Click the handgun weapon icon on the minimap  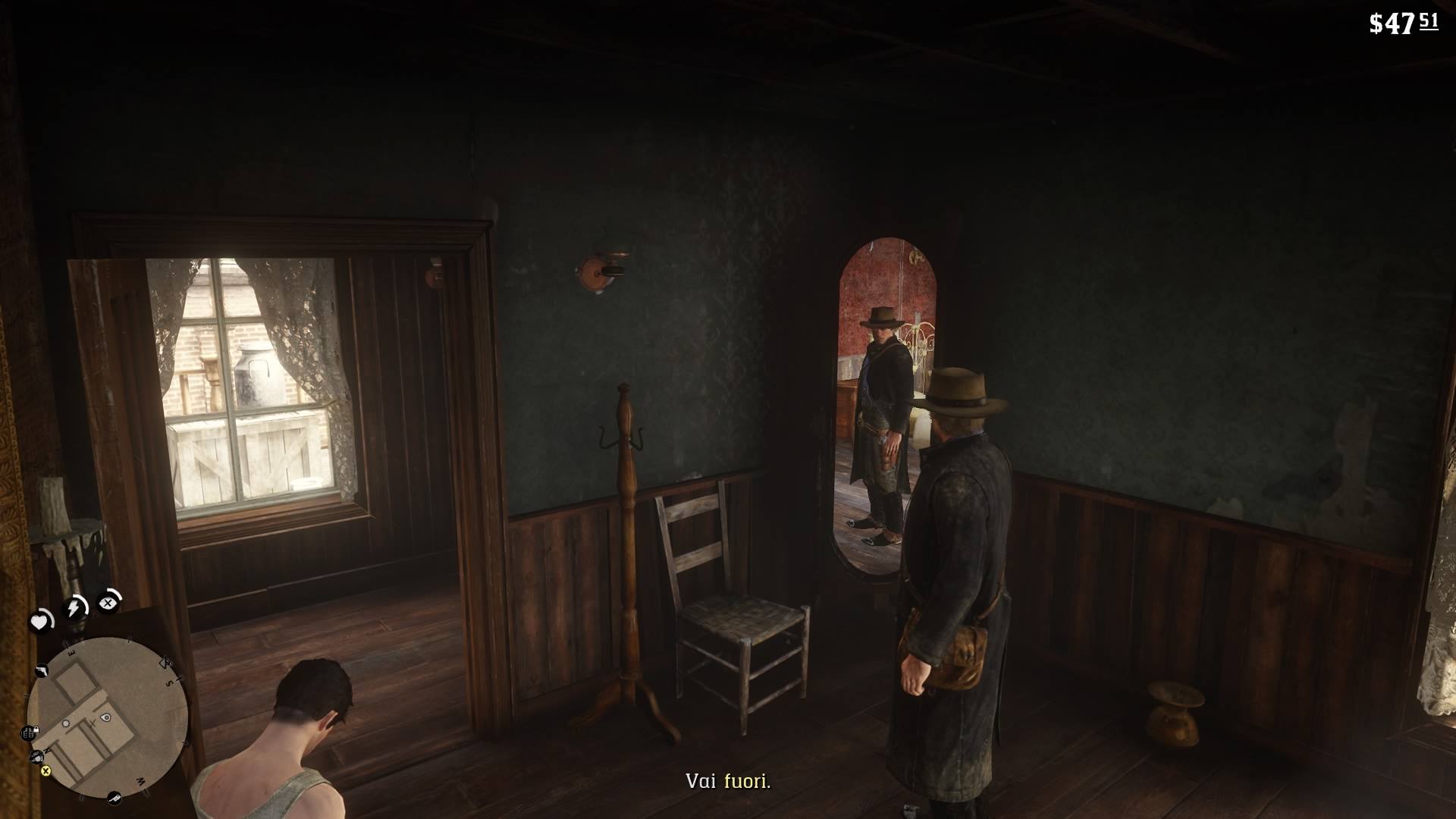coord(42,670)
